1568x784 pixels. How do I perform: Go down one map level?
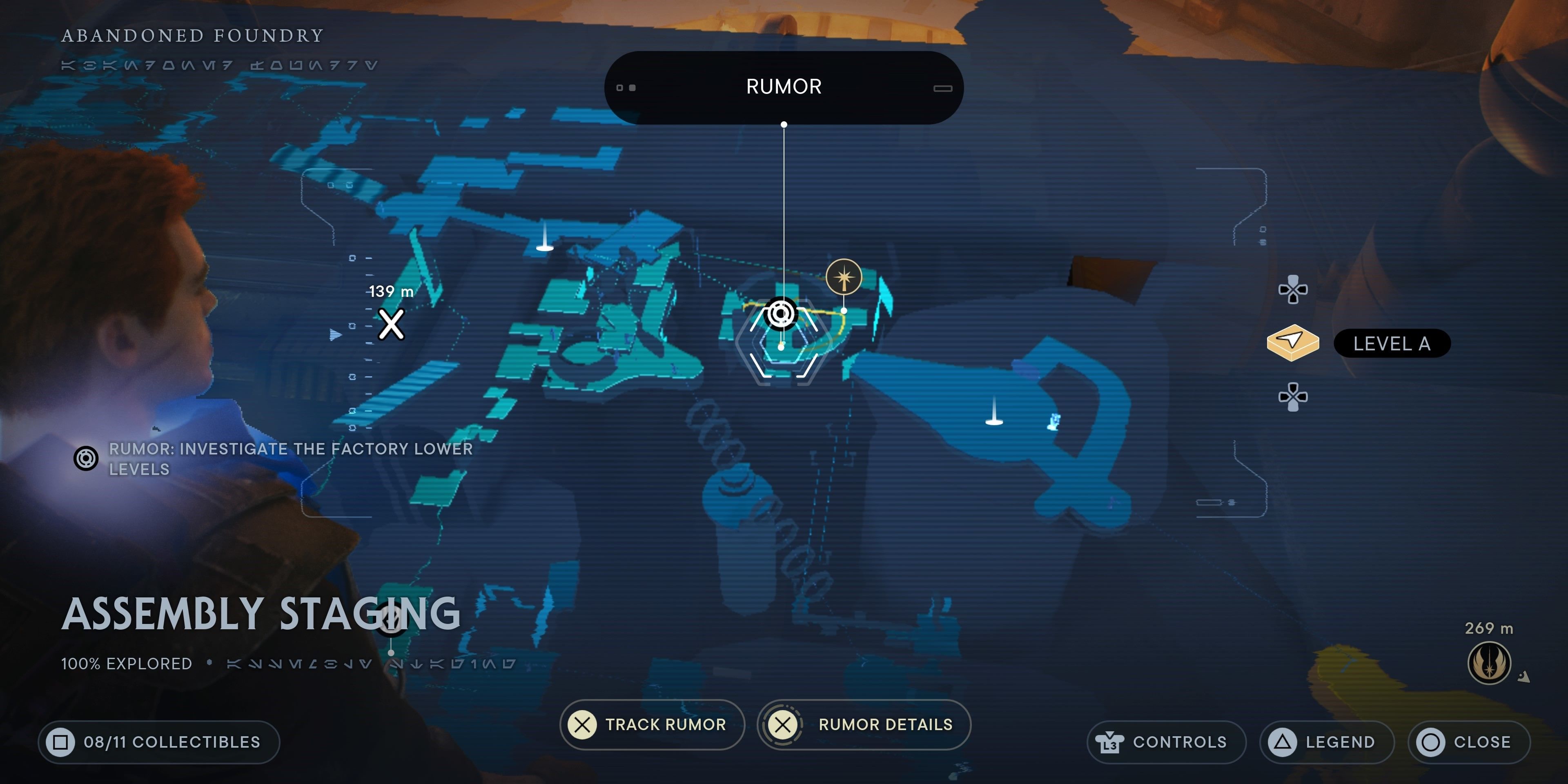click(x=1293, y=397)
